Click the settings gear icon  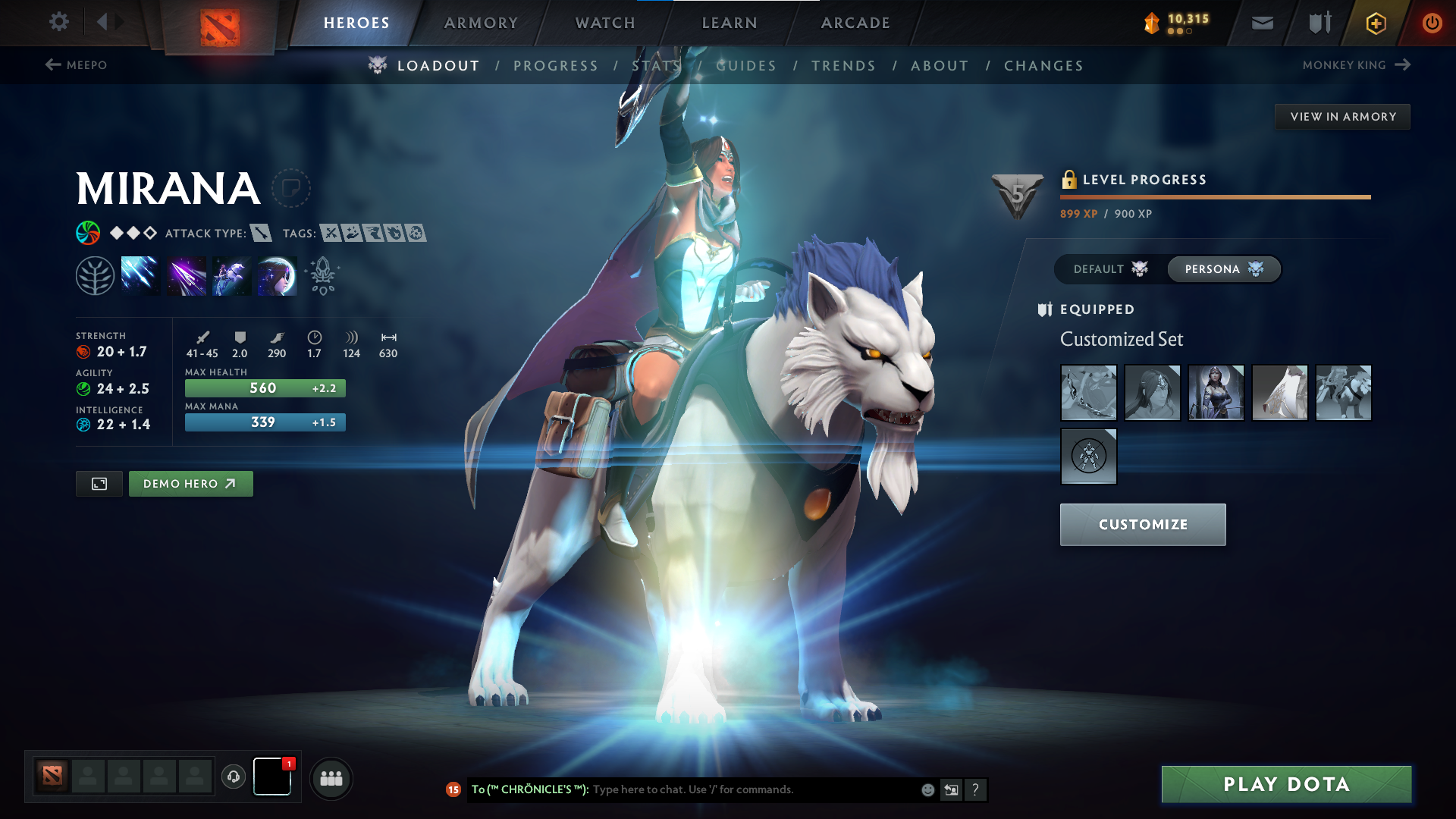(59, 22)
